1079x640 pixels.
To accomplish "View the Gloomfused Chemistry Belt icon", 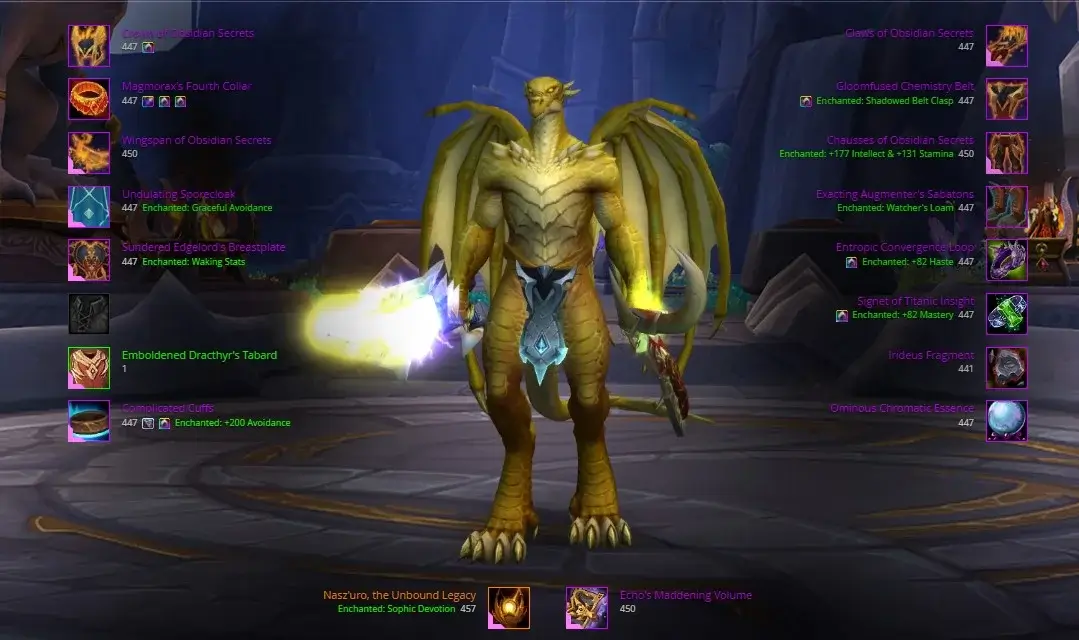I will (x=1006, y=99).
